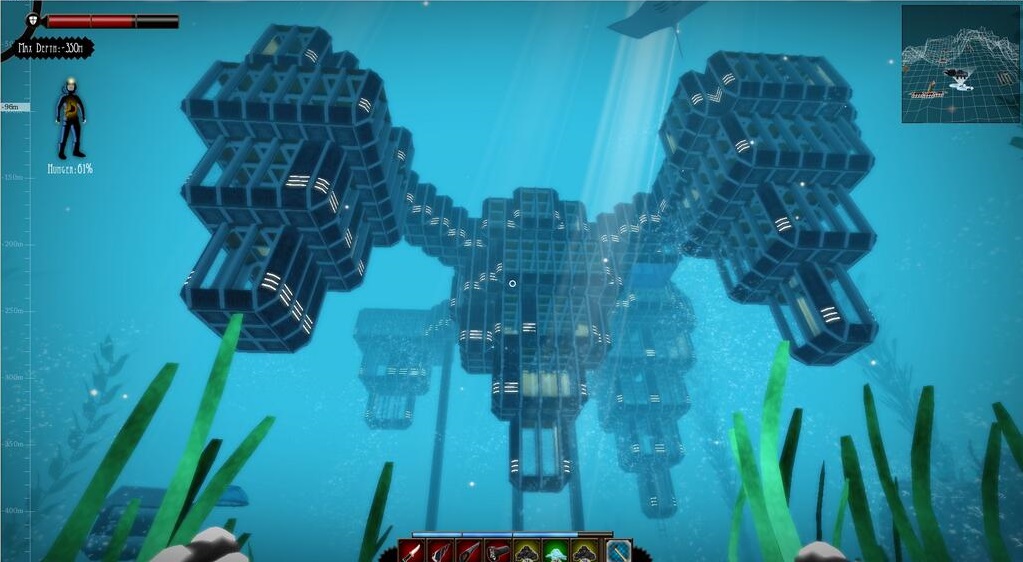Select the green-background hotbar slot
The image size is (1023, 562).
(555, 551)
